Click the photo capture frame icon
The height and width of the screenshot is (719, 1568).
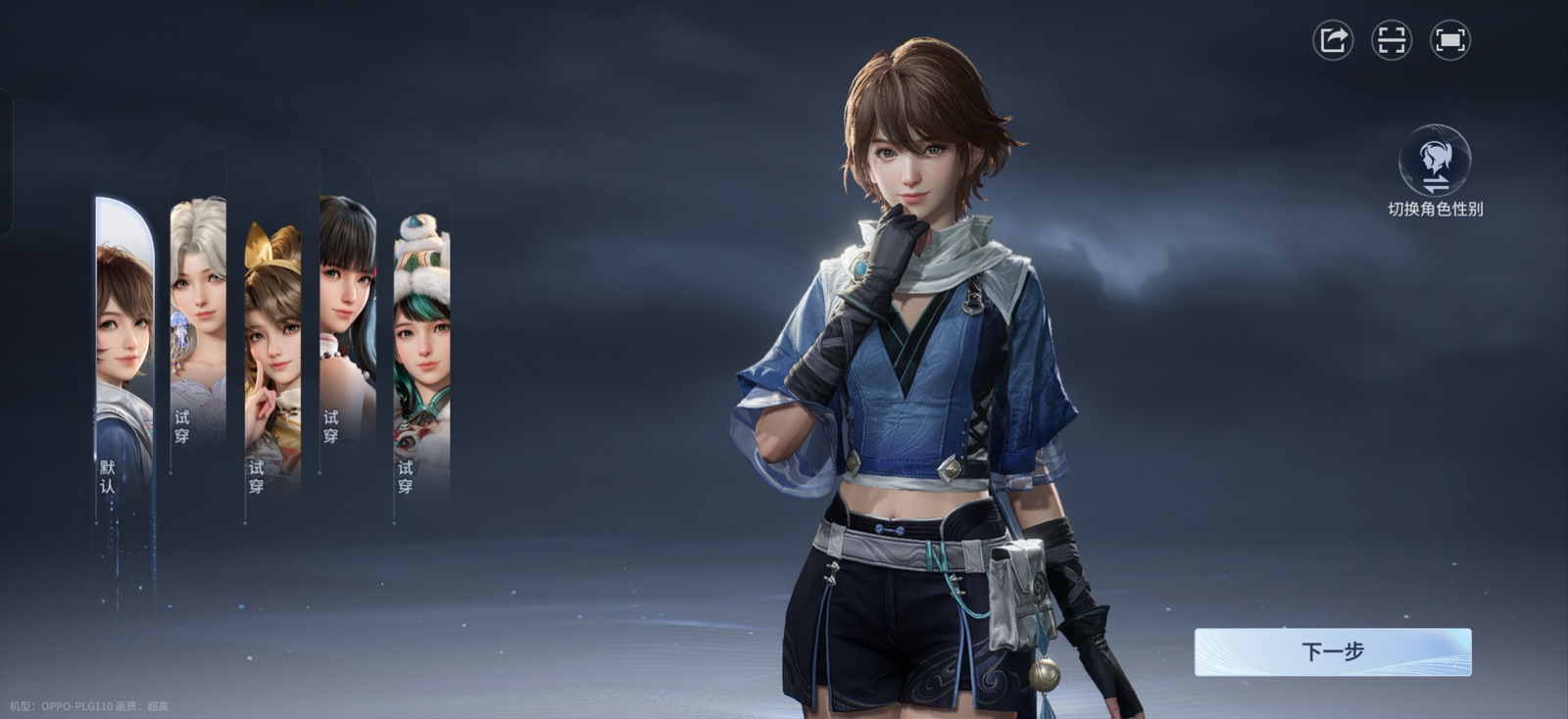tap(1392, 41)
